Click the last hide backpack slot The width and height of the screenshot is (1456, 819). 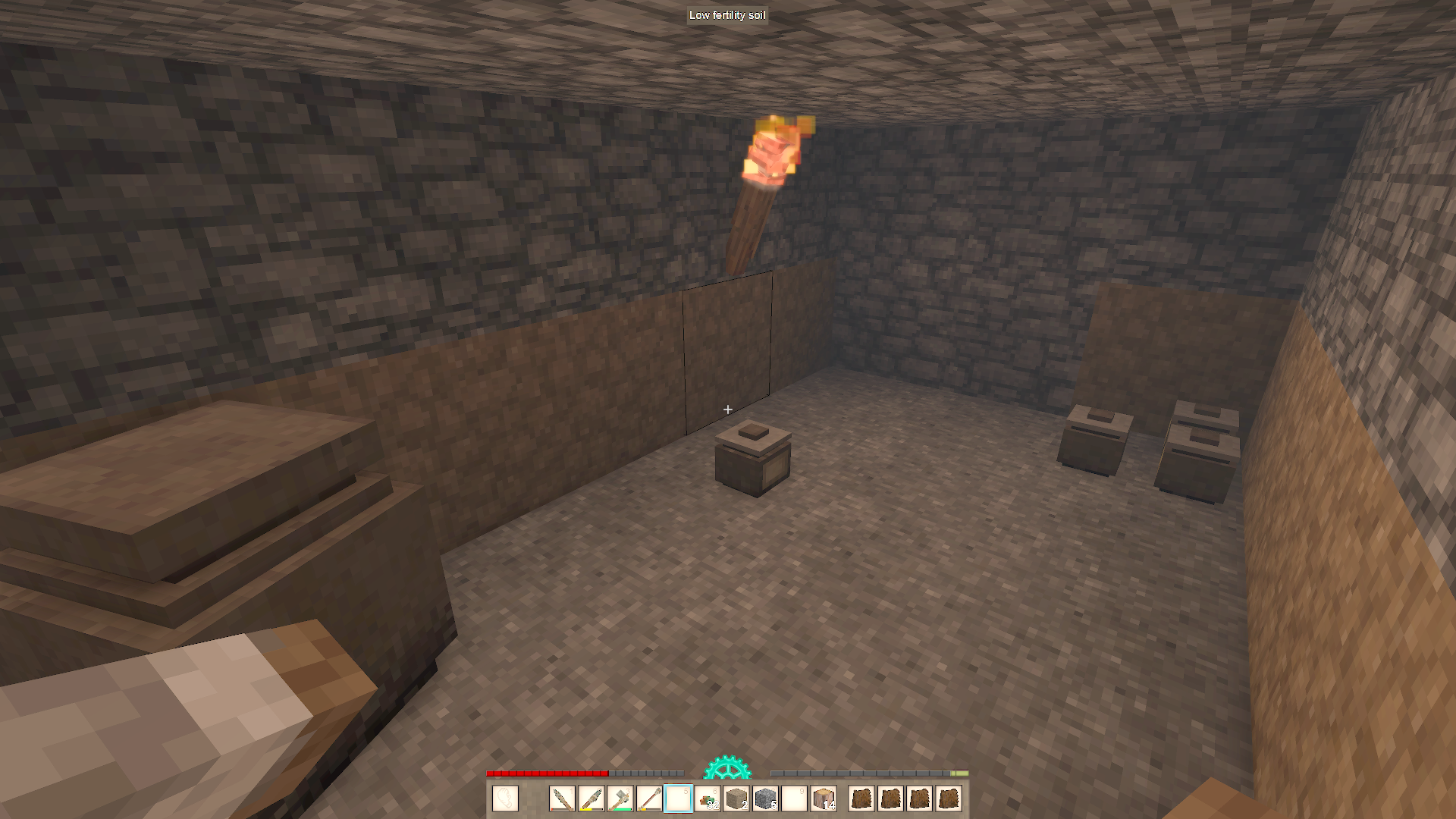click(x=949, y=799)
